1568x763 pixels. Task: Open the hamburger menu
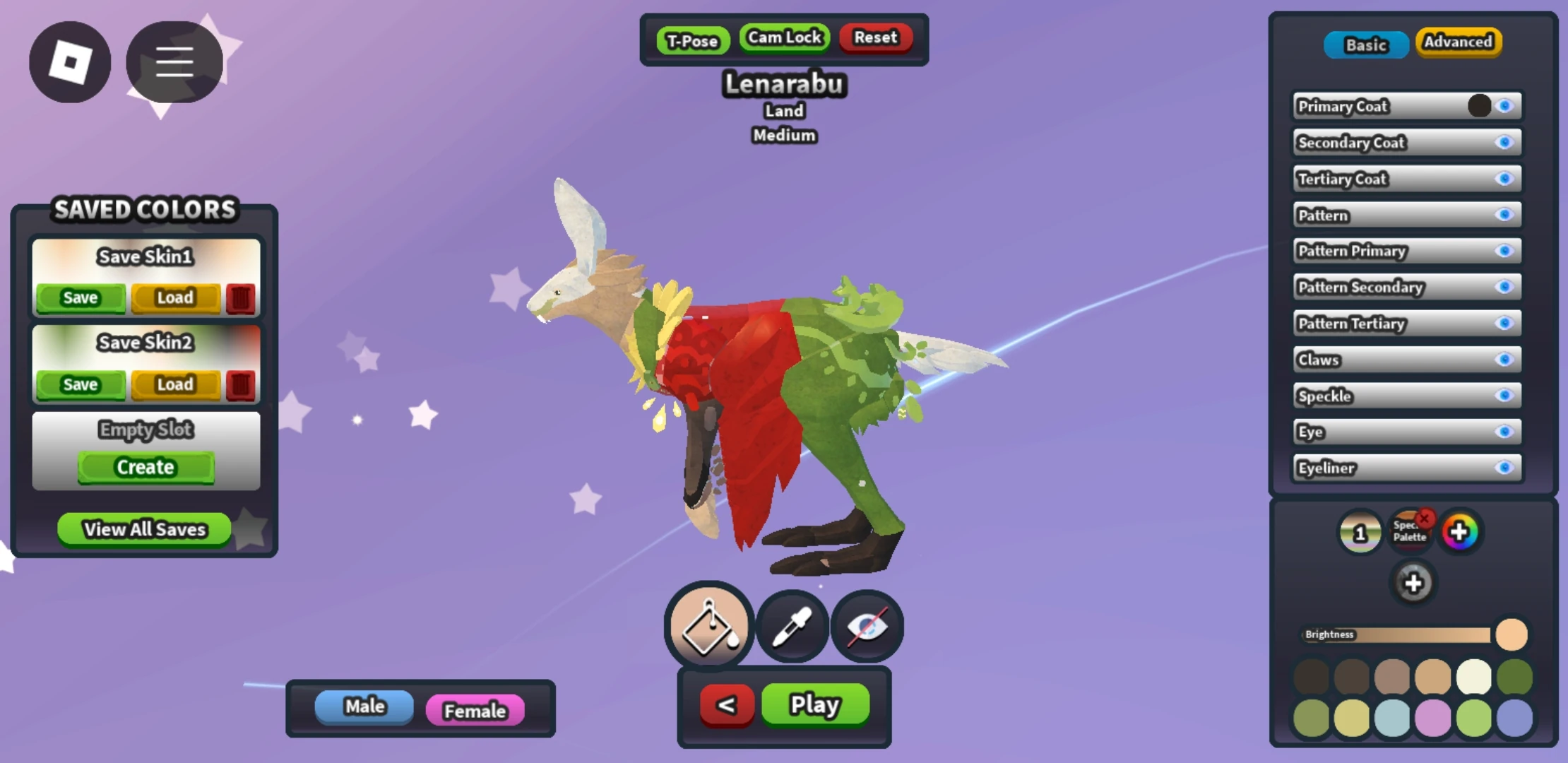point(174,62)
